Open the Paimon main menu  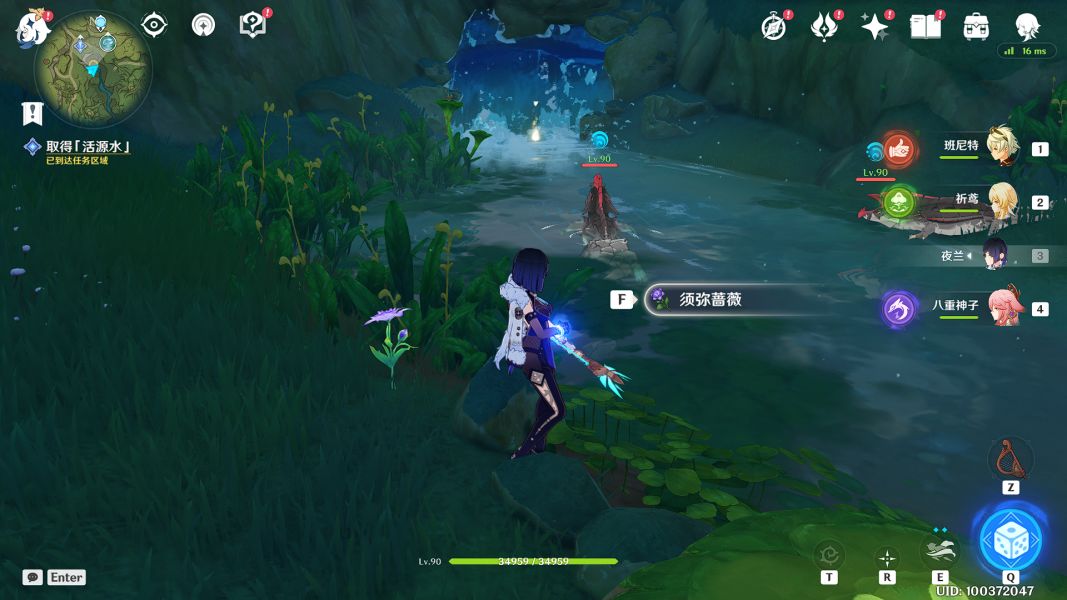coord(33,29)
